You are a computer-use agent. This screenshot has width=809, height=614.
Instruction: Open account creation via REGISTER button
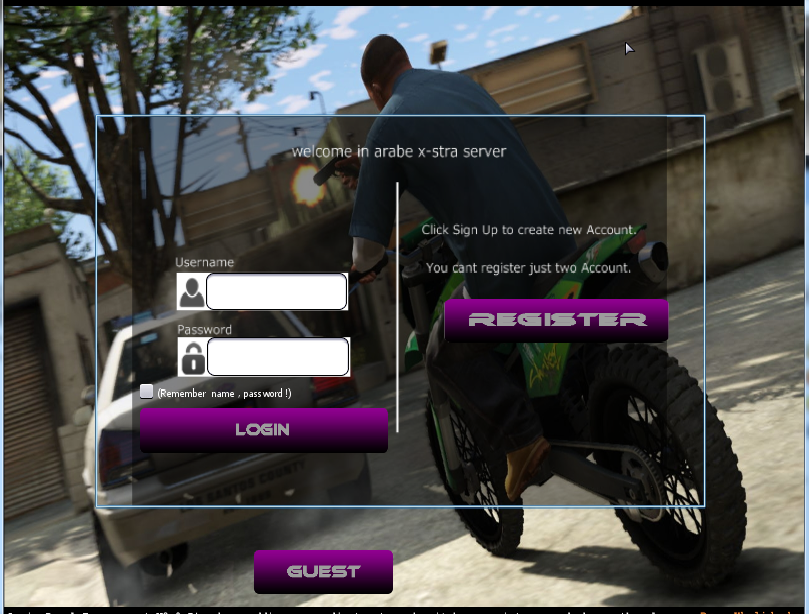click(556, 320)
